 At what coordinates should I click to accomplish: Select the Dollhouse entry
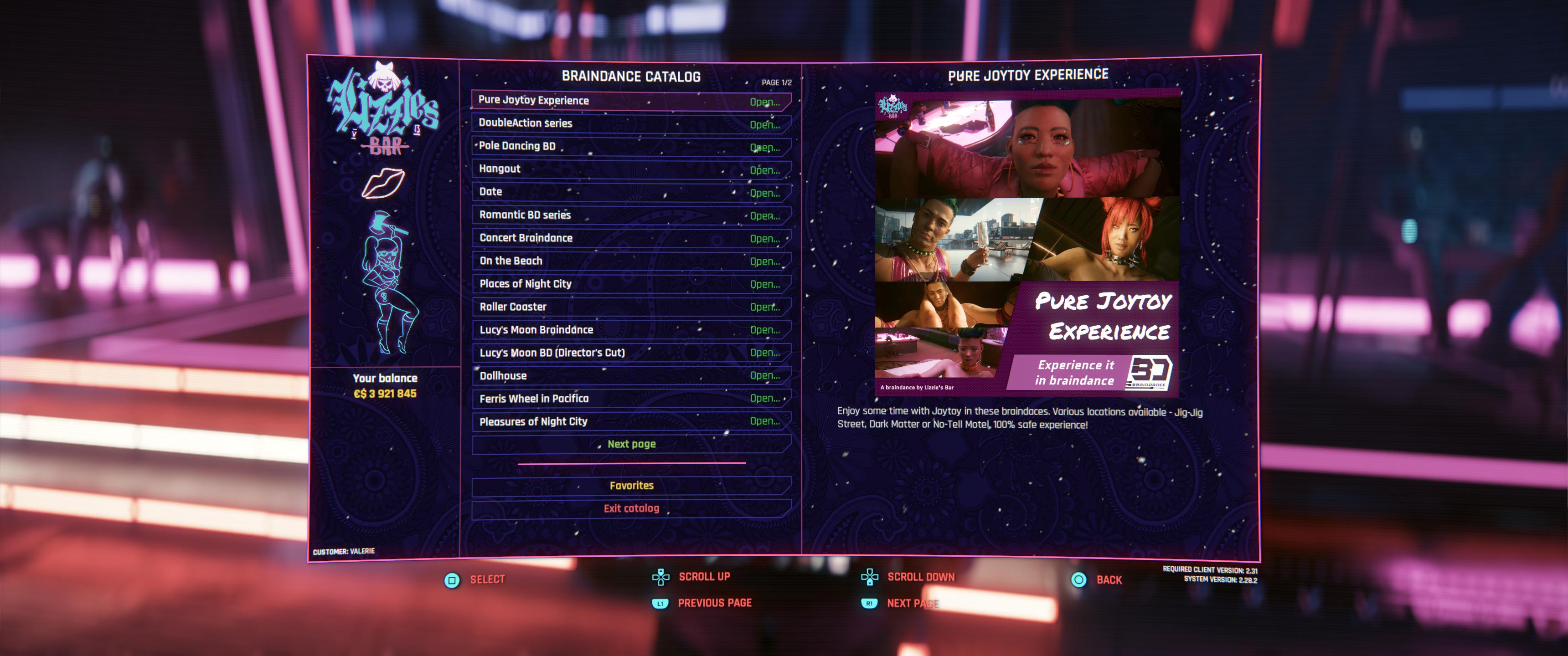click(630, 375)
